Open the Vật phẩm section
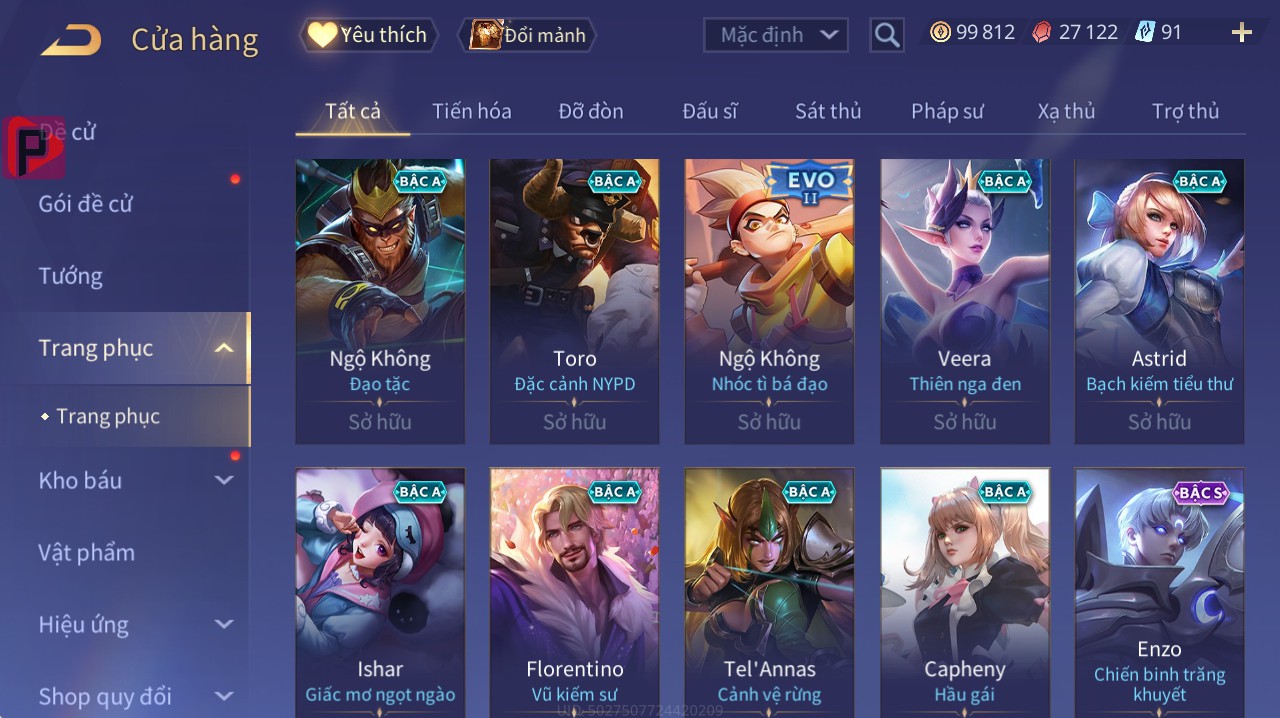The image size is (1280, 718). click(87, 552)
